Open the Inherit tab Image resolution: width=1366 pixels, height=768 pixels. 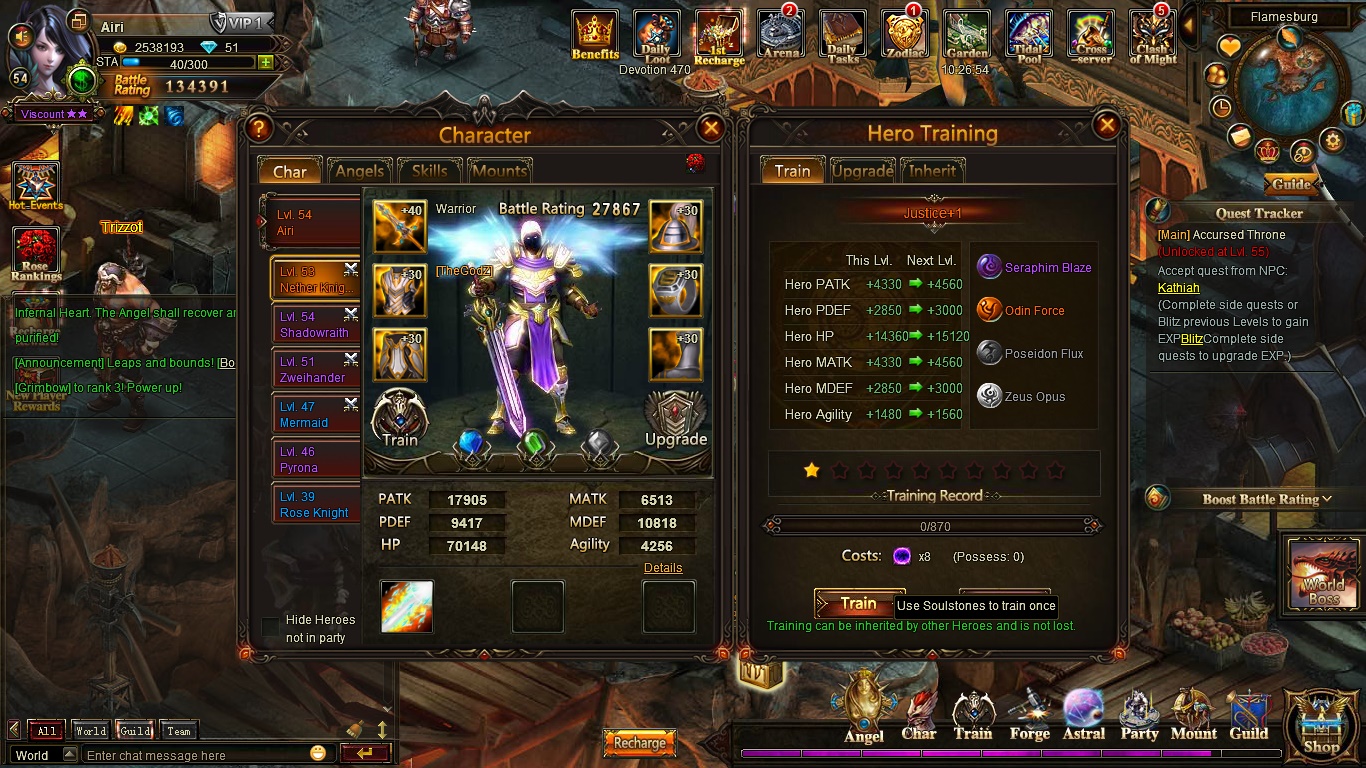coord(932,171)
